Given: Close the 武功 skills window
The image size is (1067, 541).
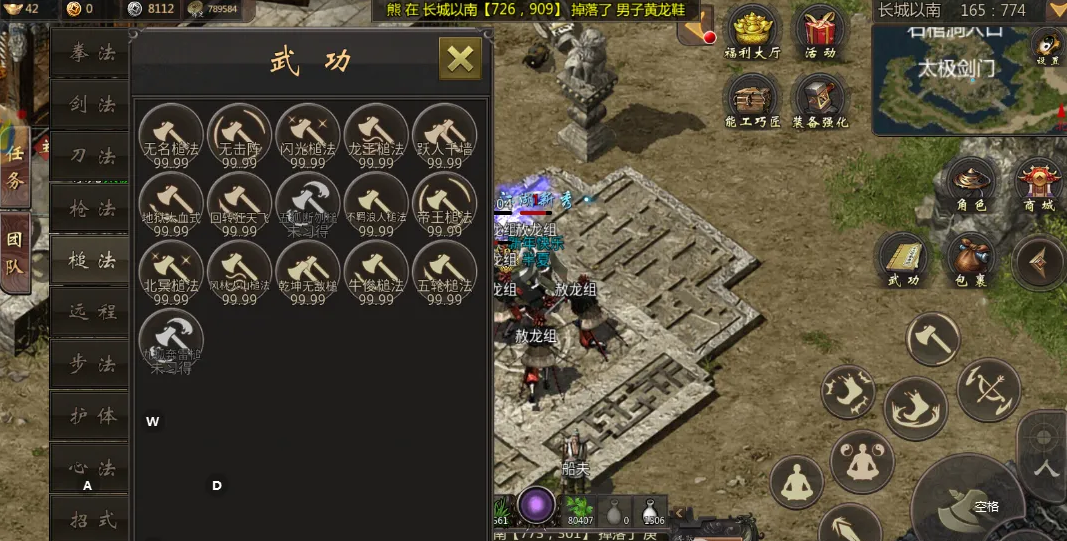Looking at the screenshot, I should pos(460,59).
